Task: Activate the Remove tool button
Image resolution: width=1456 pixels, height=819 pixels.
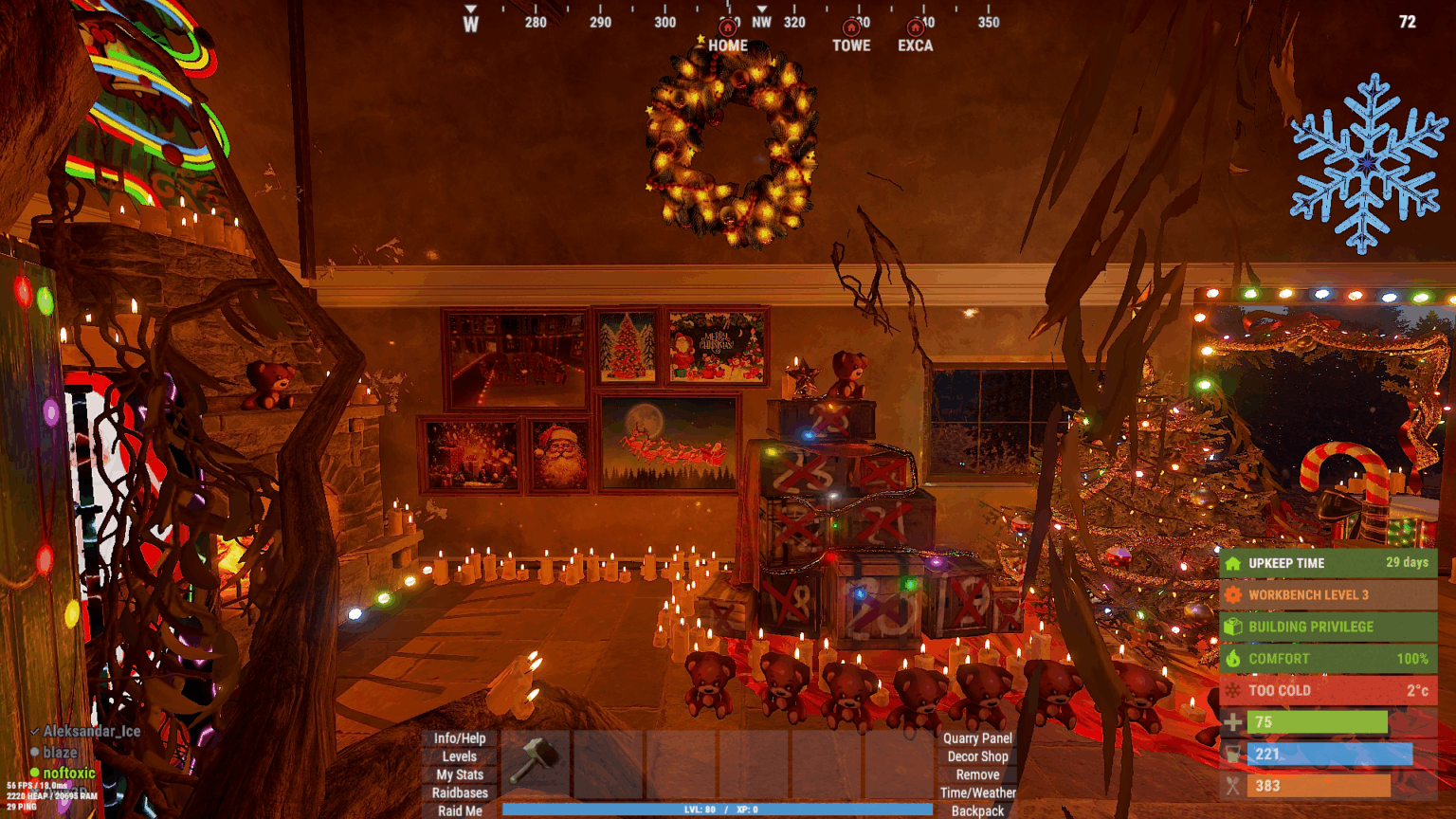Action: [x=977, y=774]
